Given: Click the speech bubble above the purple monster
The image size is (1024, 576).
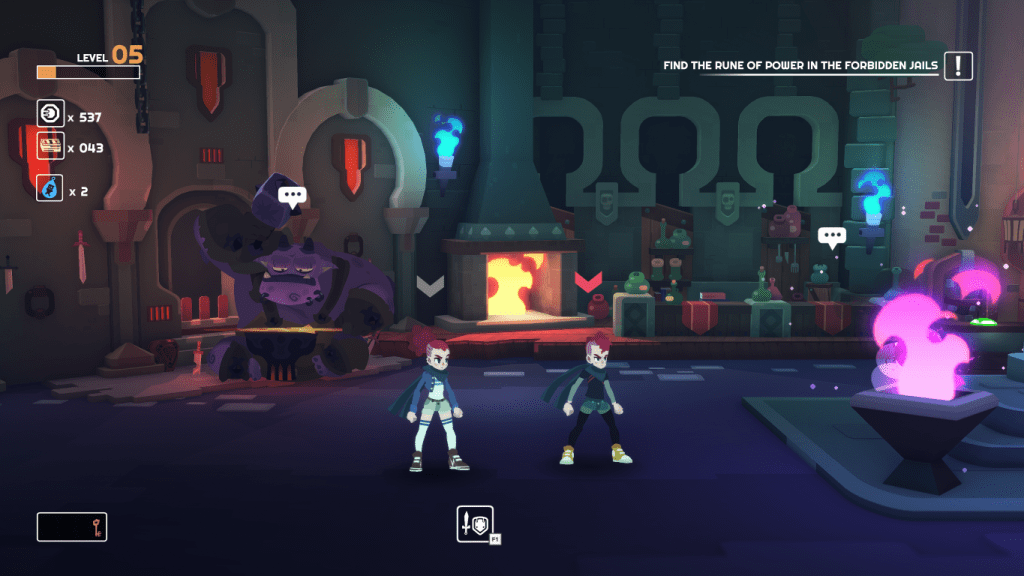Looking at the screenshot, I should pos(292,196).
